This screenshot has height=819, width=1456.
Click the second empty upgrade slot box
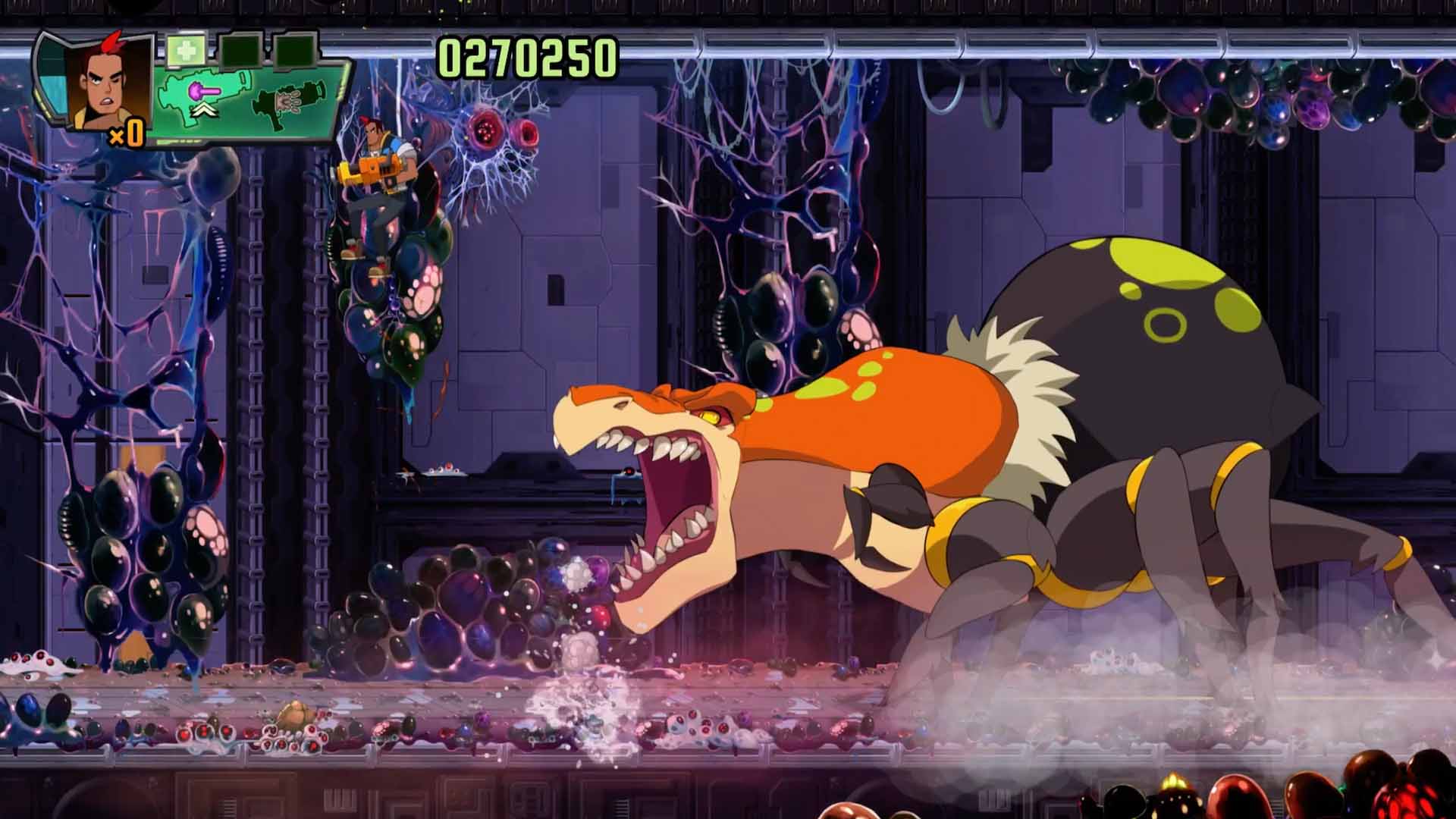(x=295, y=50)
